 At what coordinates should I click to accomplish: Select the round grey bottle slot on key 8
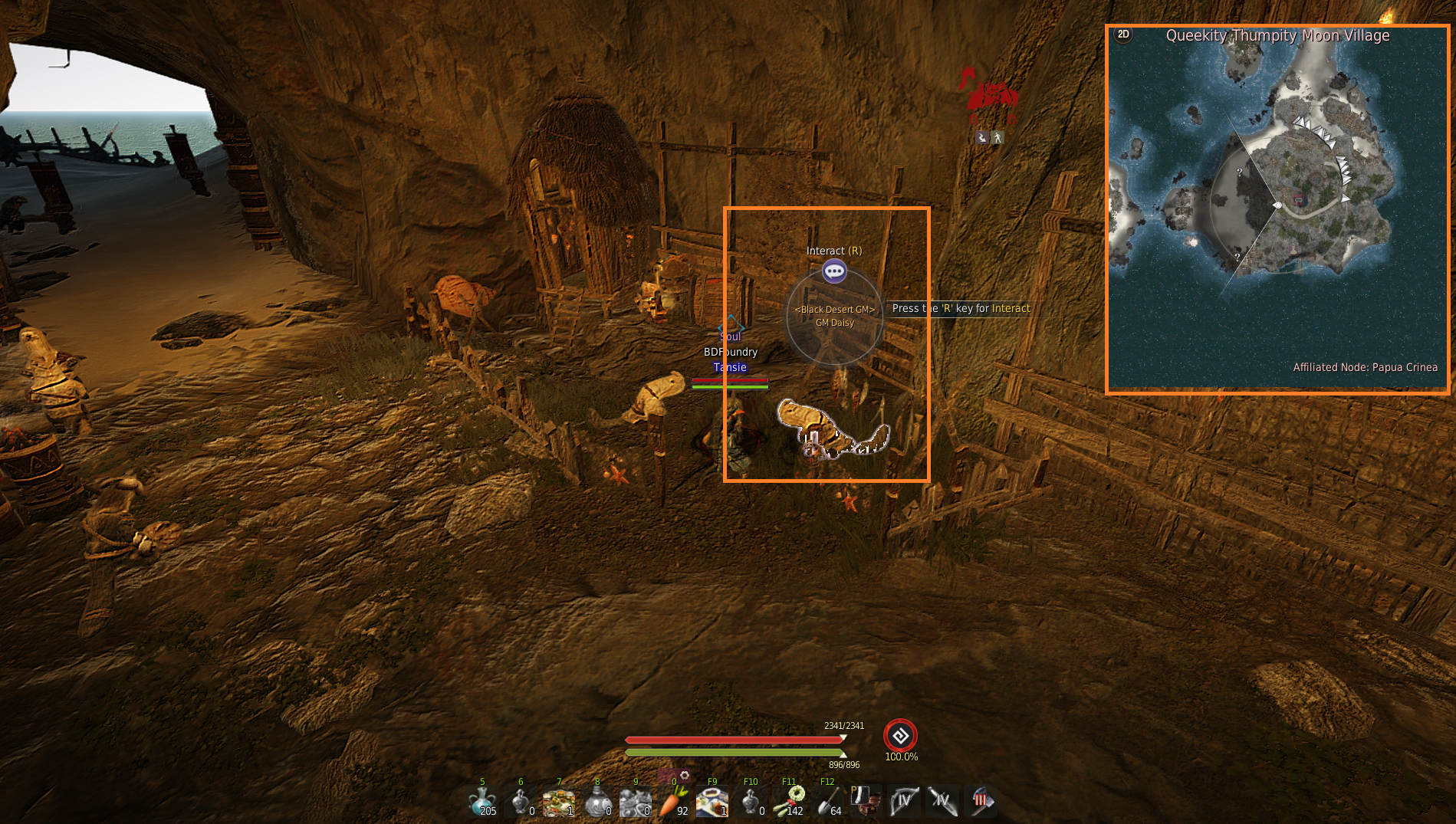coord(597,802)
